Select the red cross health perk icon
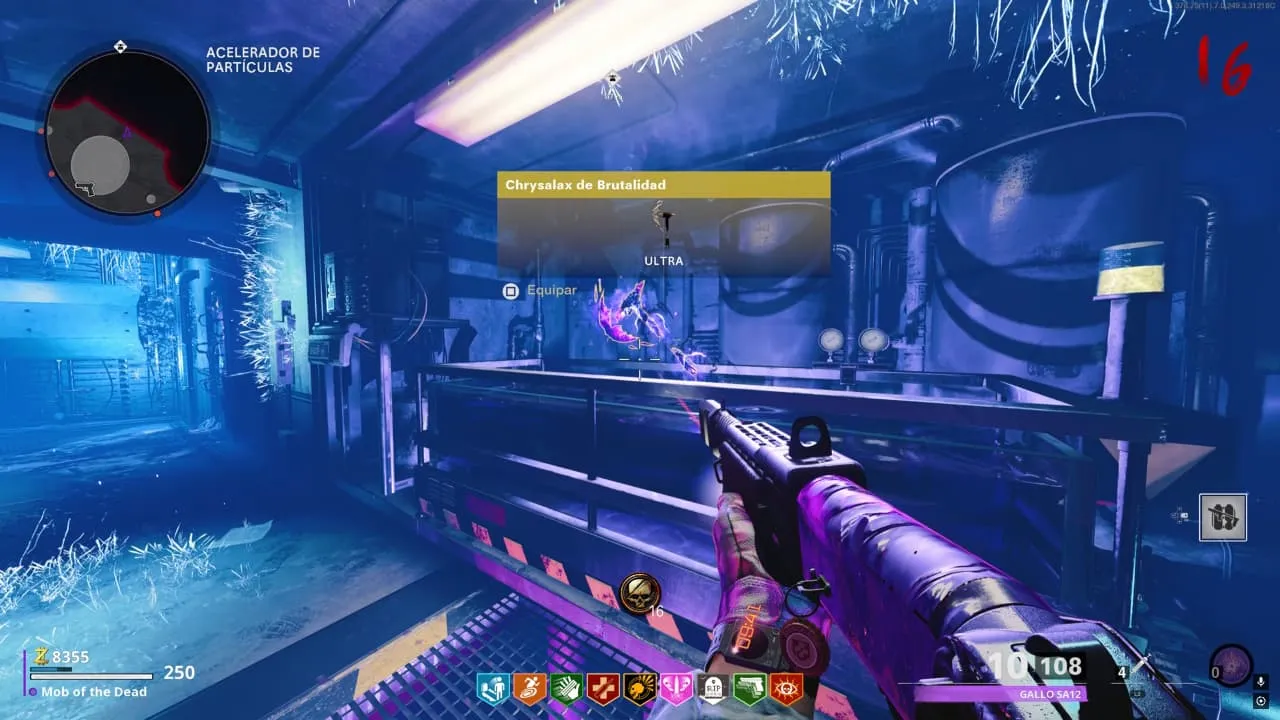This screenshot has width=1280, height=720. [603, 689]
